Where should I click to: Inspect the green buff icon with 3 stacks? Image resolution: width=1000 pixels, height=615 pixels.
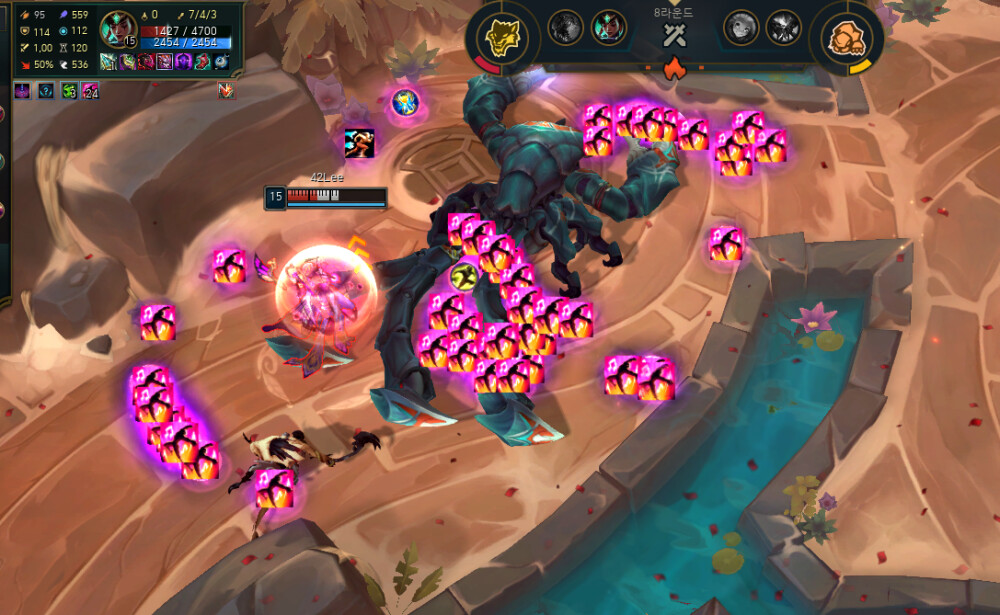(69, 91)
